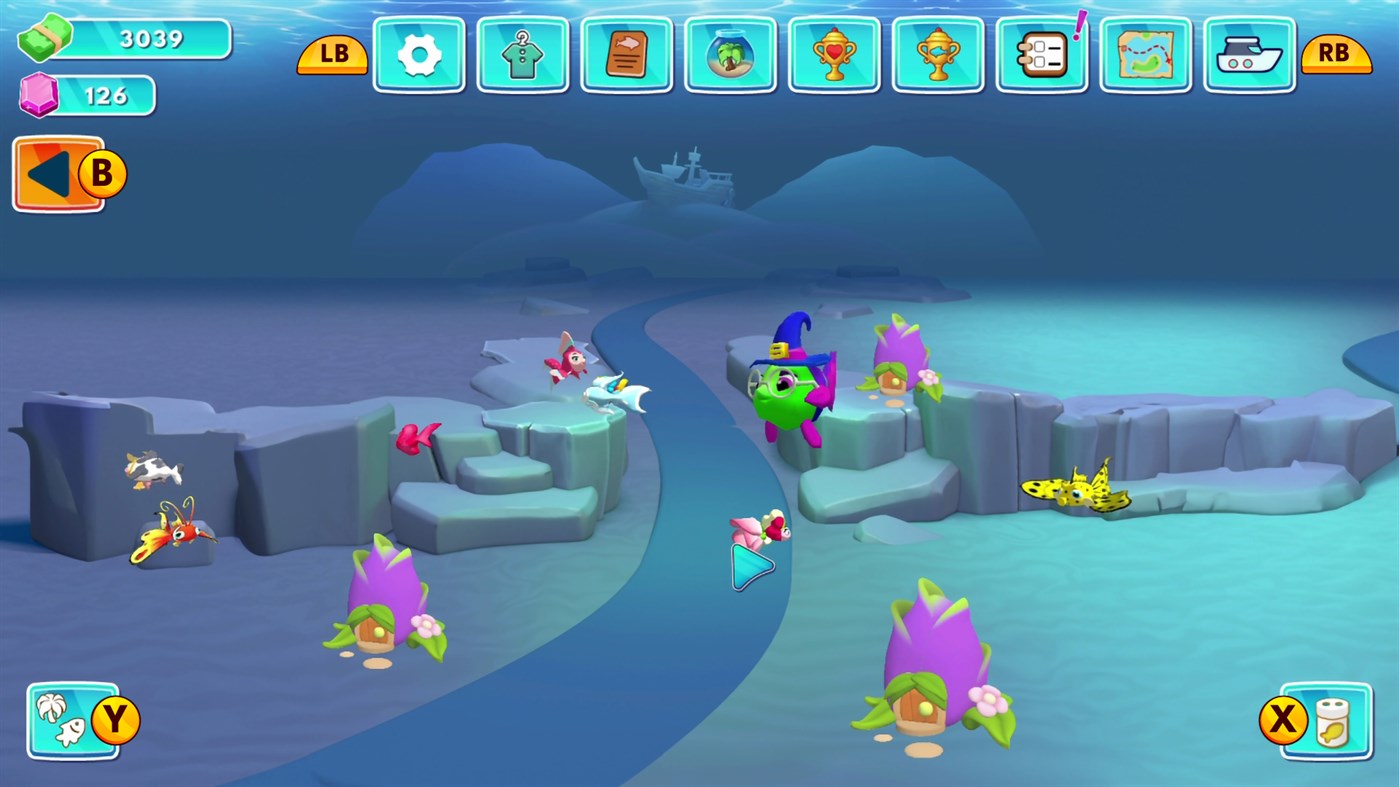Click the pink gem icon
Image resolution: width=1399 pixels, height=787 pixels.
(38, 95)
